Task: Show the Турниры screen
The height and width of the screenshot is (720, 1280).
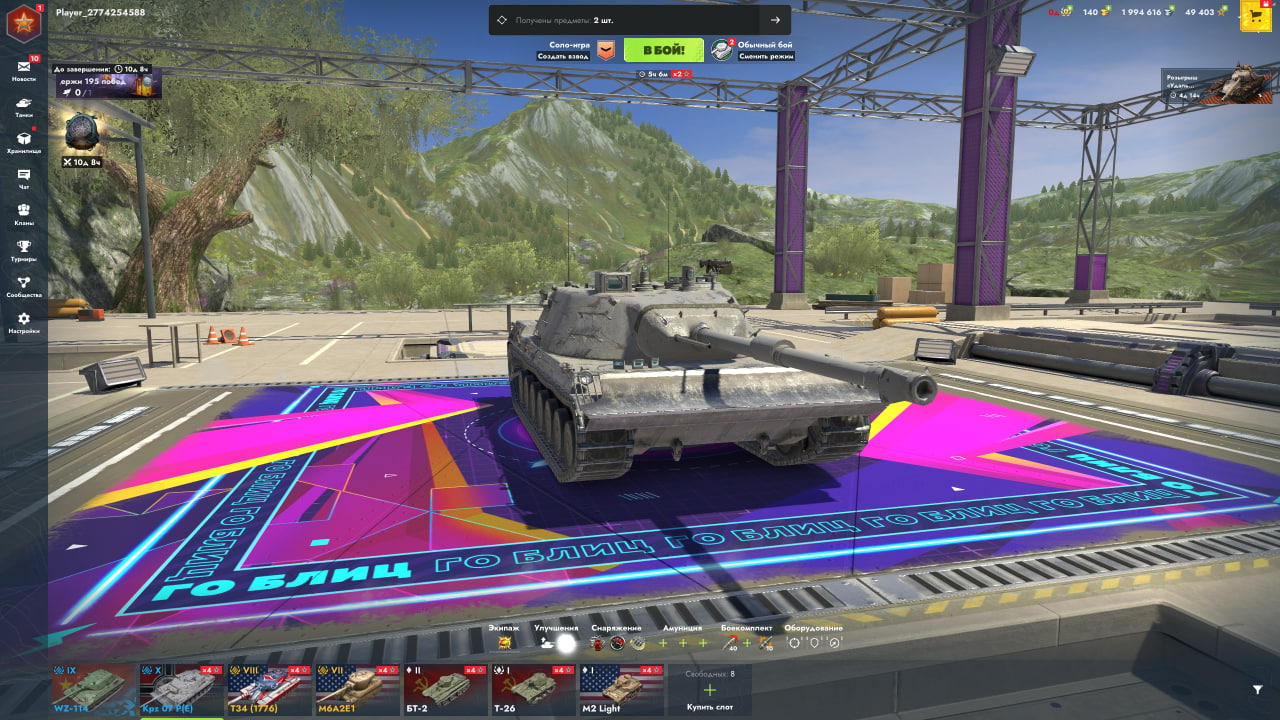Action: pos(24,250)
